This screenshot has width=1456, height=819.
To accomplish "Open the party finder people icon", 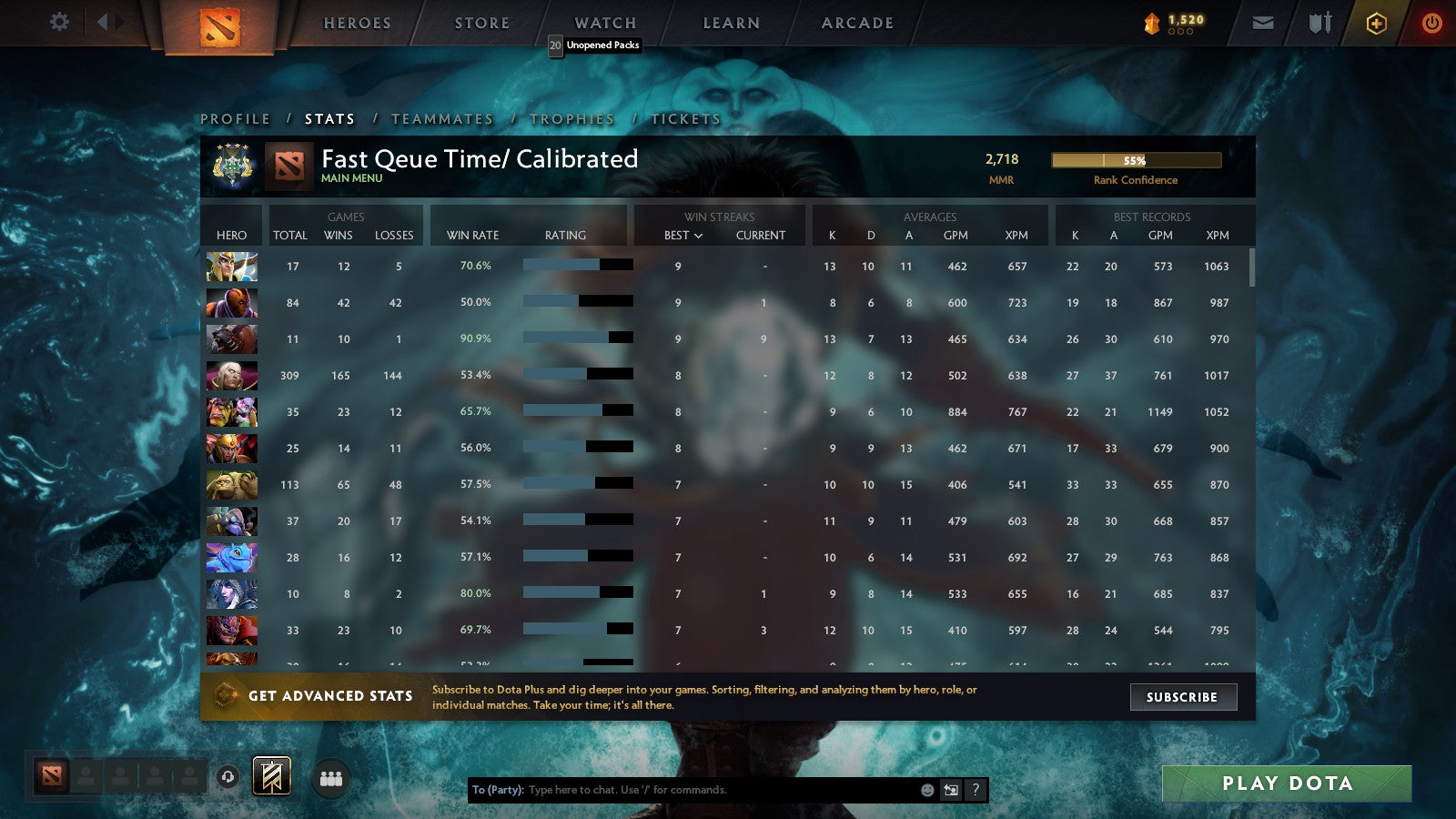I will pos(331,778).
